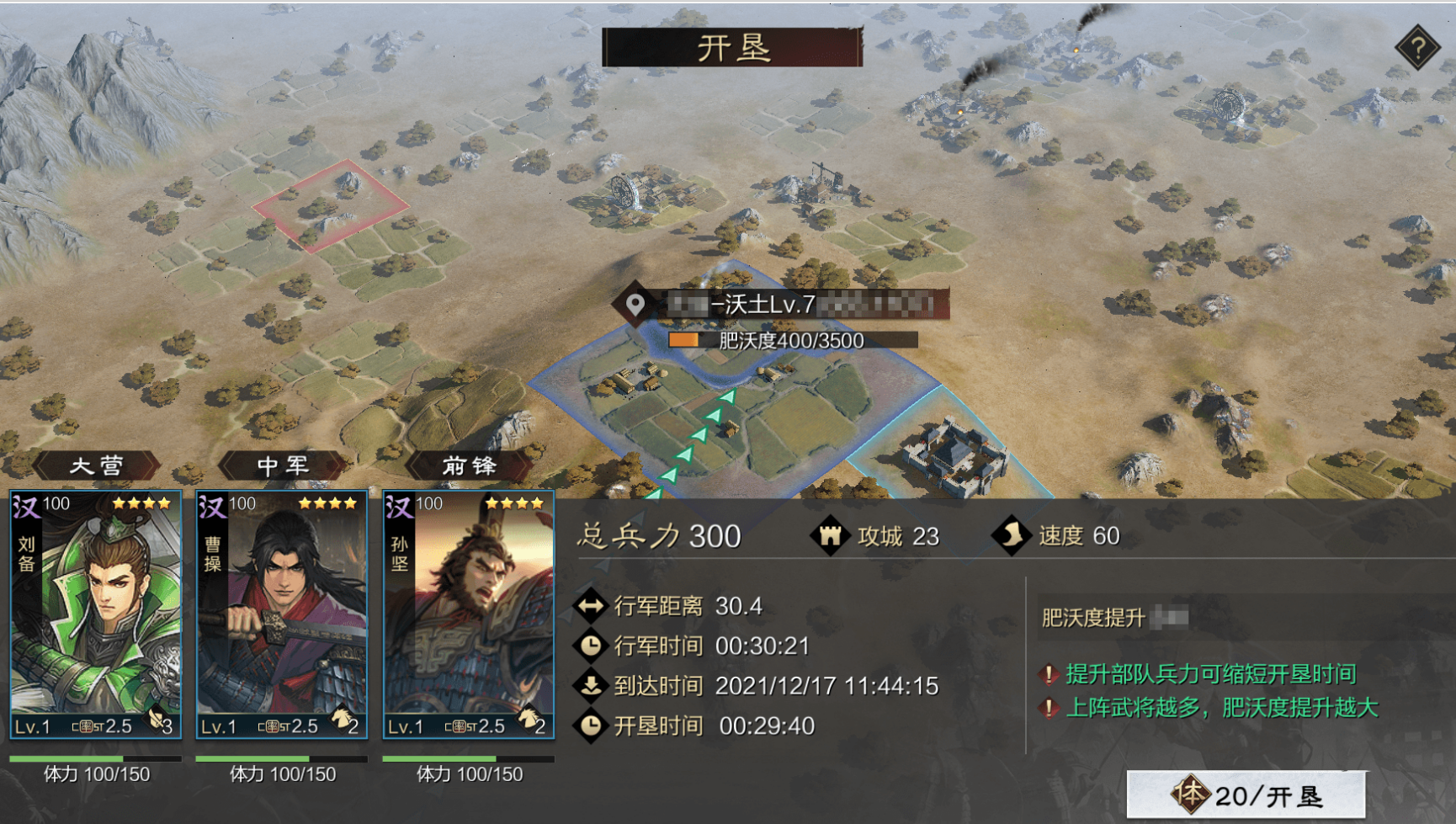Click the exclamation icon beside 提升部队兵力 tip
1456x824 pixels.
pos(1049,673)
